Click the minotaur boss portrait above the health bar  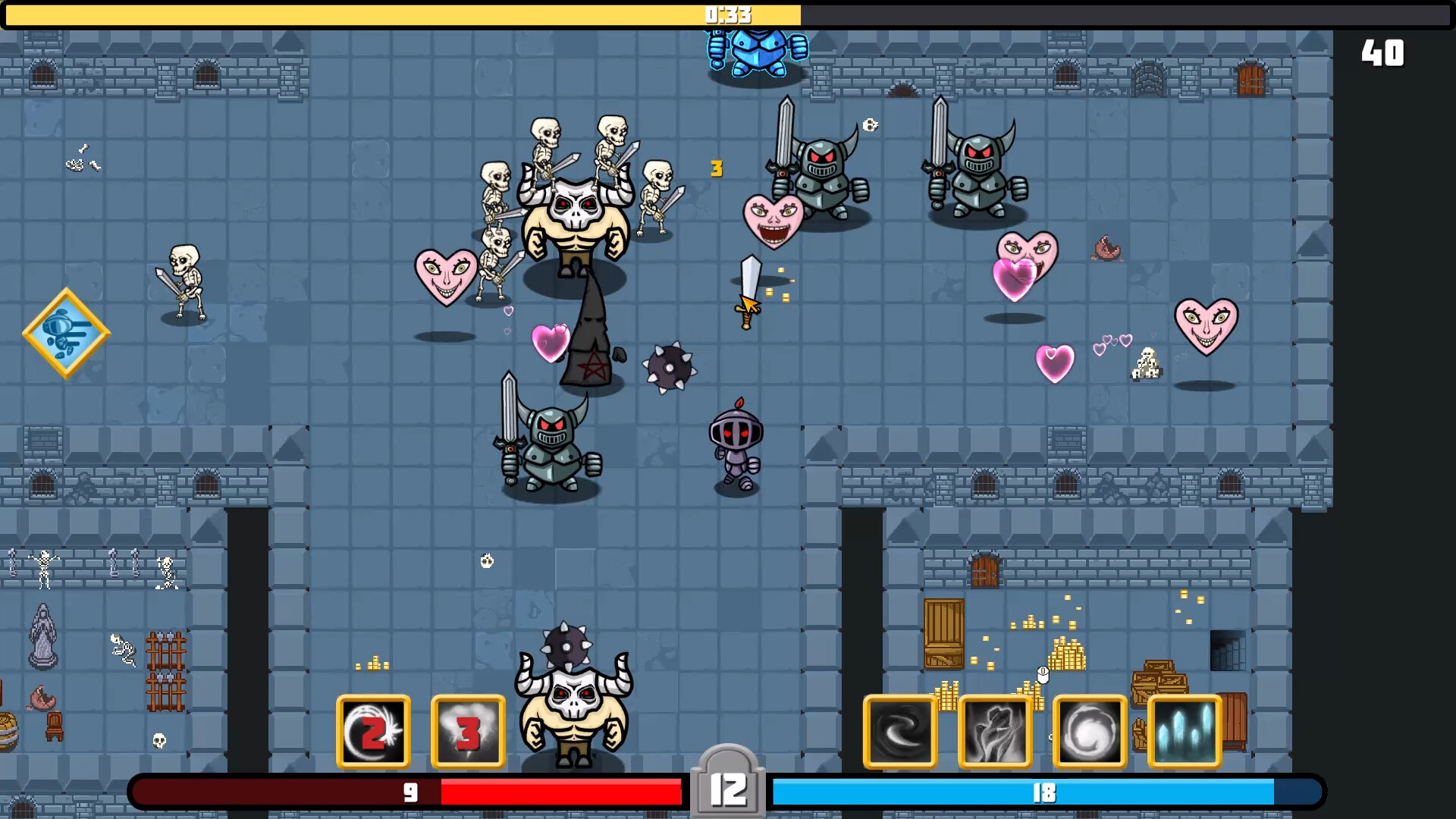575,705
